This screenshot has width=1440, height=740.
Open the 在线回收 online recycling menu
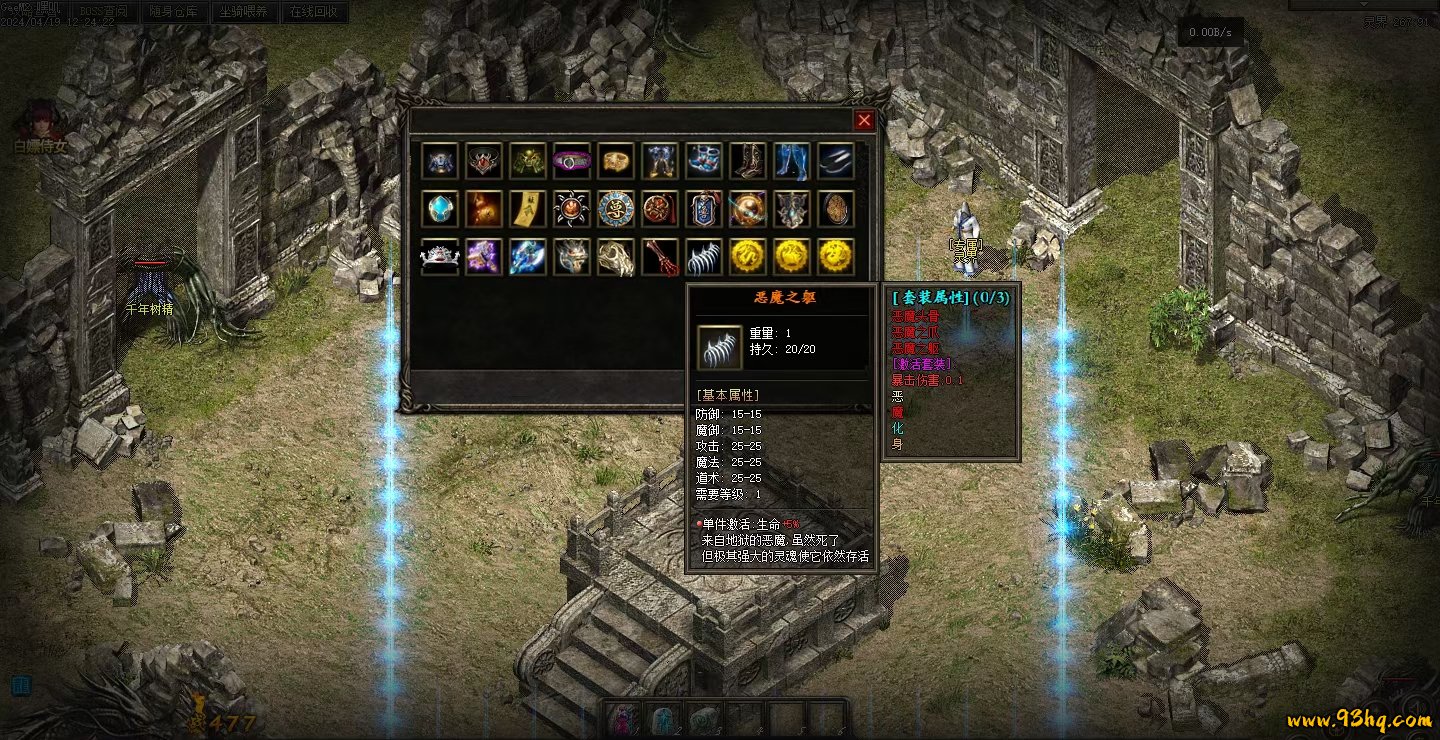[x=313, y=12]
